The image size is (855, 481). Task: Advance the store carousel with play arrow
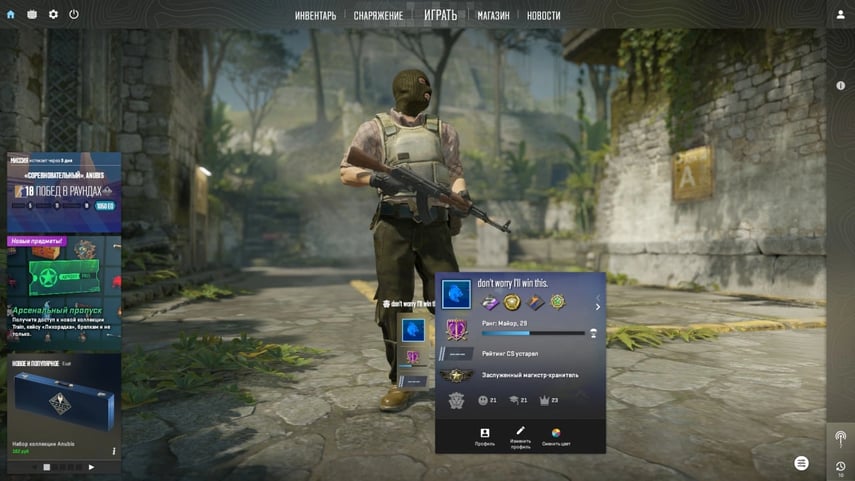click(91, 467)
